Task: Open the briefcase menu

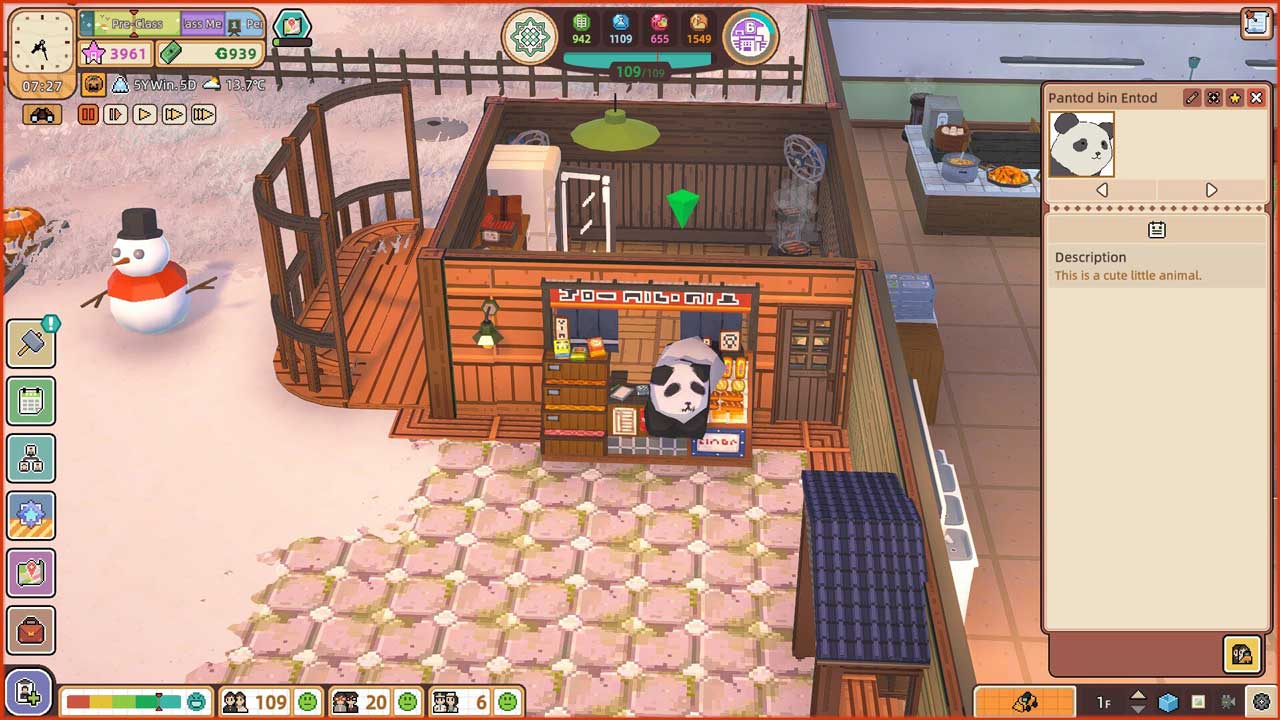Action: tap(31, 631)
